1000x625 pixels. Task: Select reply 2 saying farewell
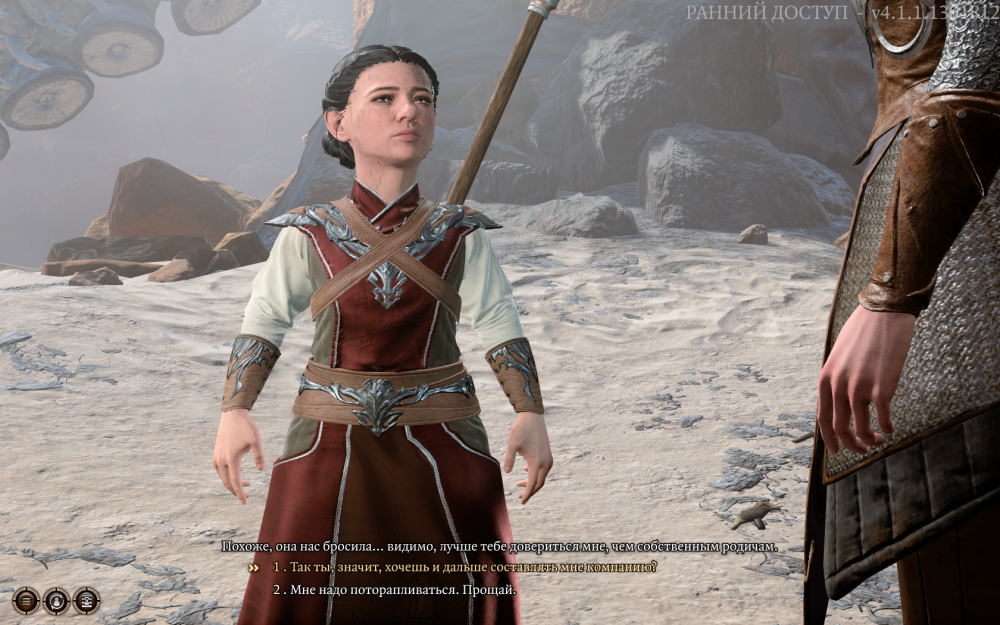395,590
